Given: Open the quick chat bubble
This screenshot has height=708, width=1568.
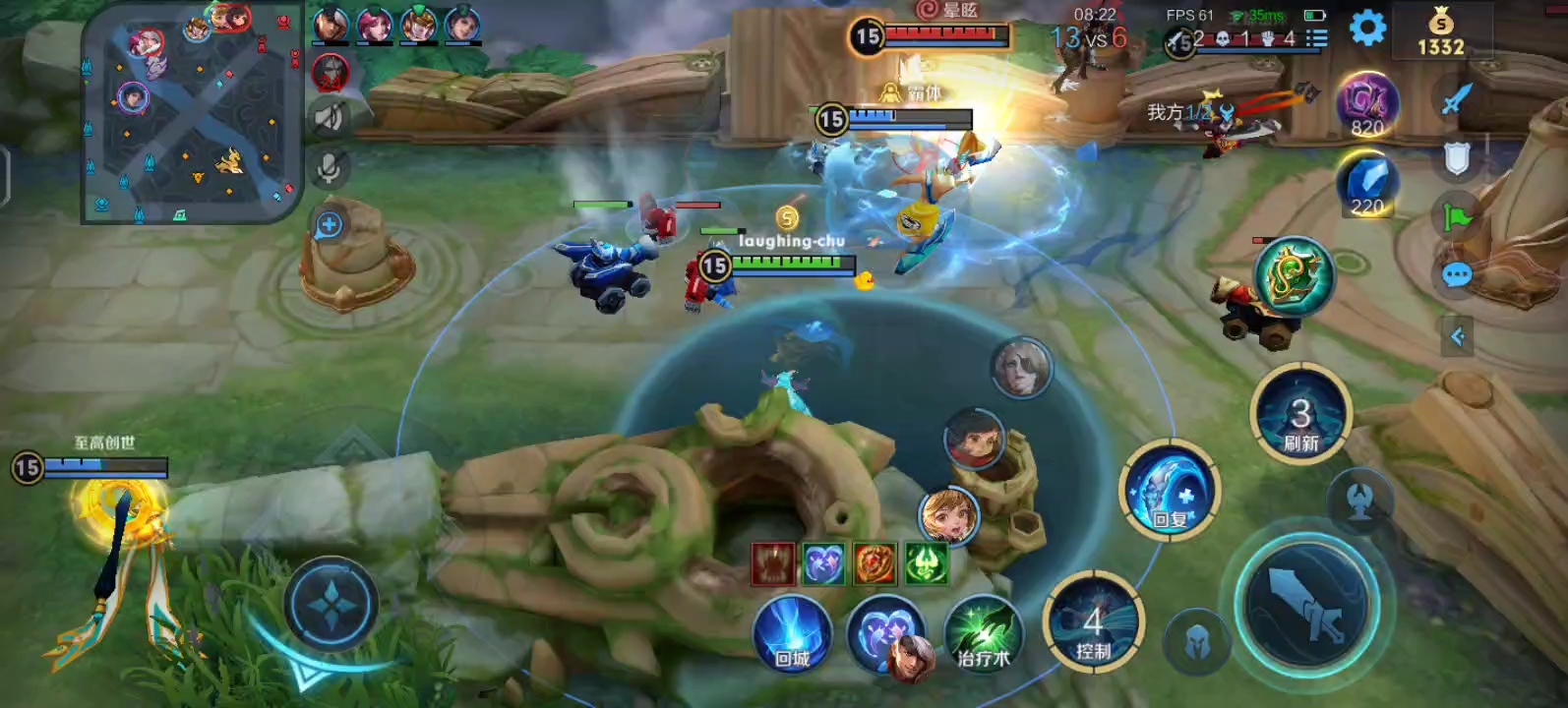Looking at the screenshot, I should [1457, 276].
